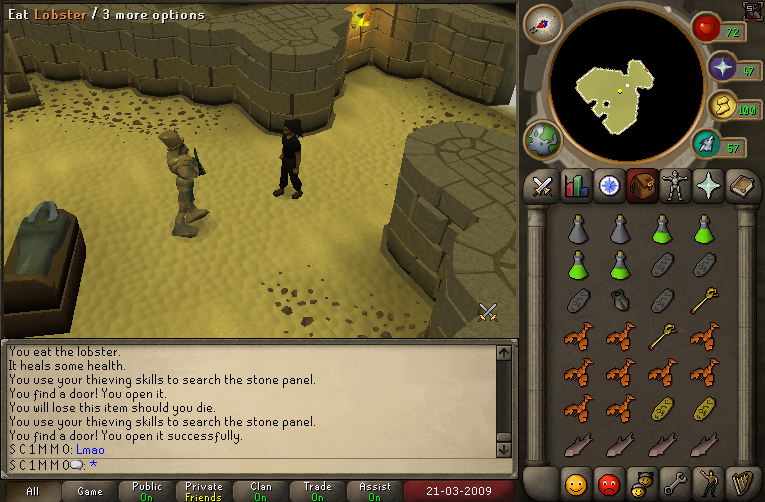Select the Game chat filter tab
The width and height of the screenshot is (765, 502).
[x=90, y=491]
